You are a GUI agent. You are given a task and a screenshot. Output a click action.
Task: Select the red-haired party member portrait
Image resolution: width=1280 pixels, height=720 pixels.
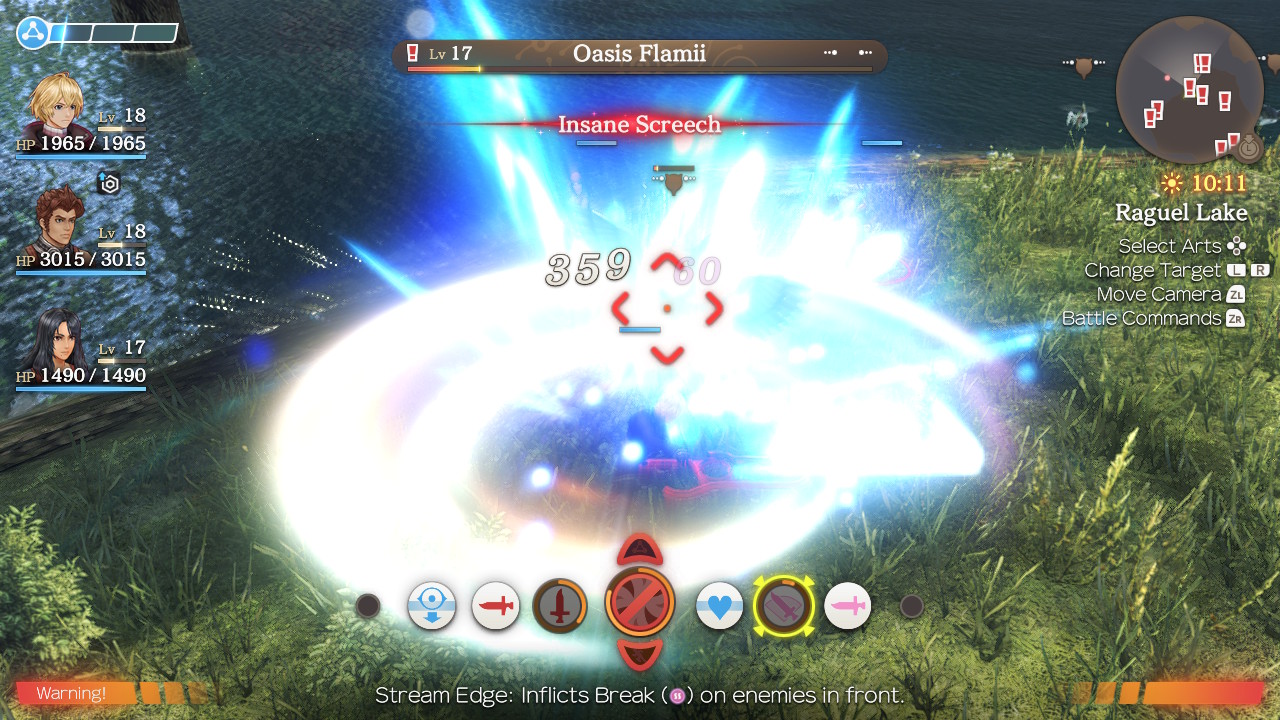[x=60, y=222]
